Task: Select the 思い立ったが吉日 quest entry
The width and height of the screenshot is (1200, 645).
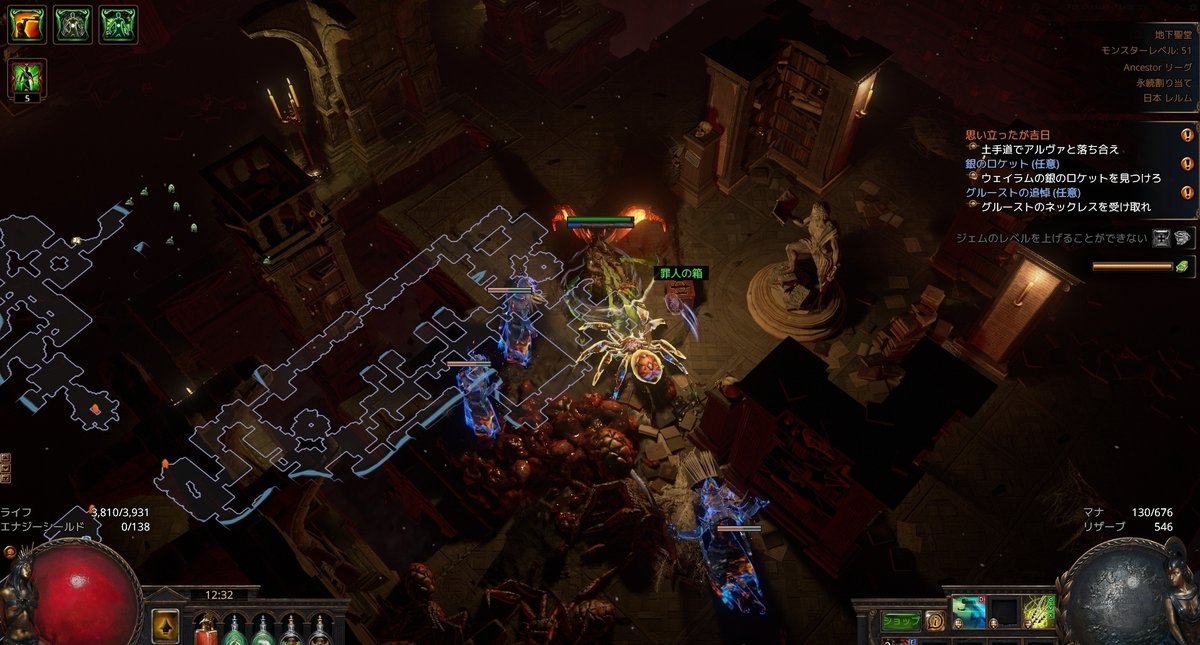Action: tap(1008, 135)
